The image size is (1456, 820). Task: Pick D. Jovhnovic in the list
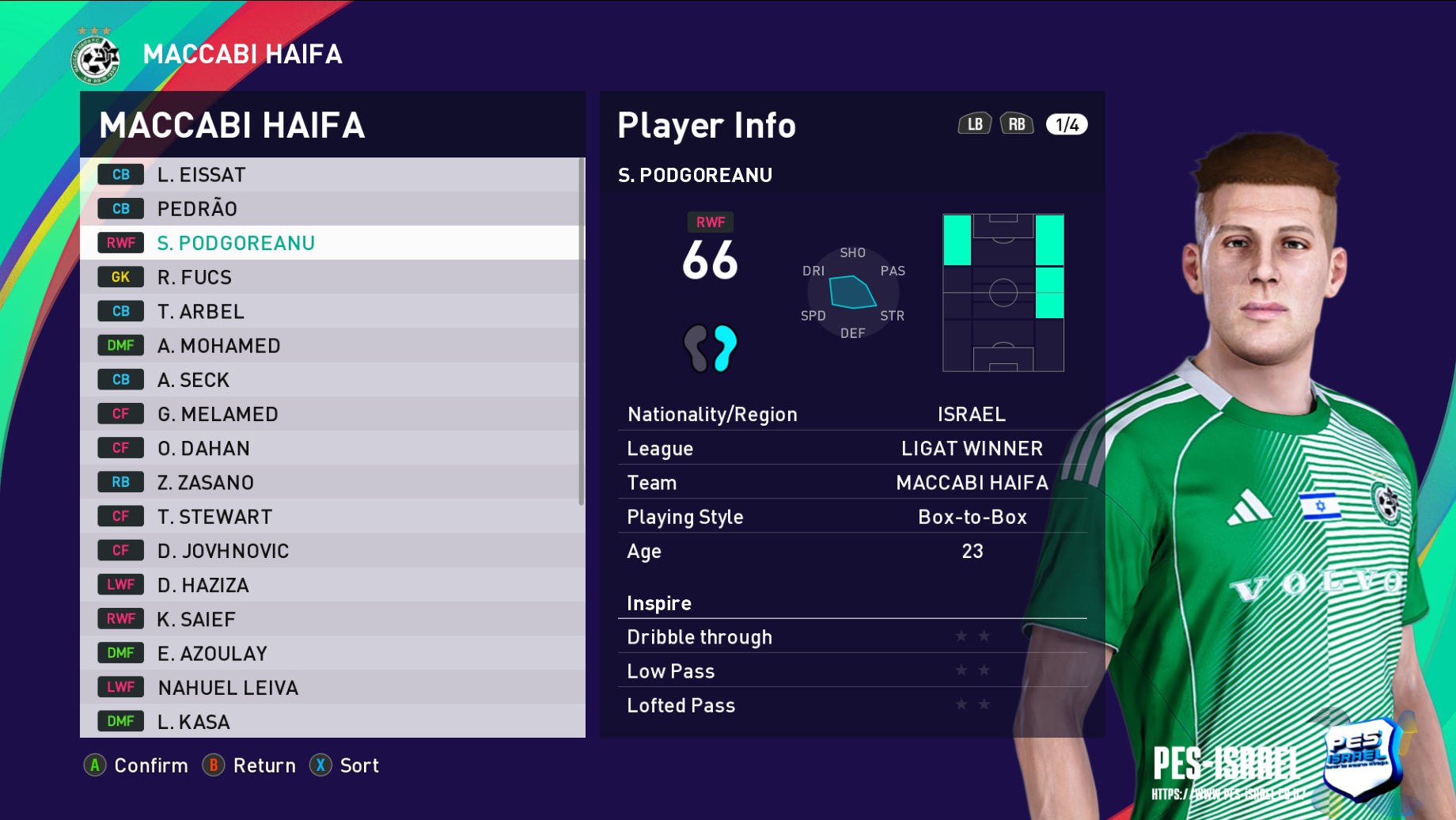[x=332, y=551]
